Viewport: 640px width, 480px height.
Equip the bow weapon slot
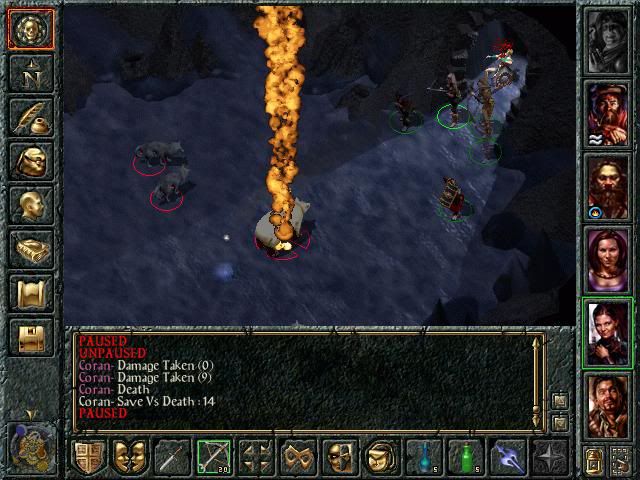[x=214, y=457]
